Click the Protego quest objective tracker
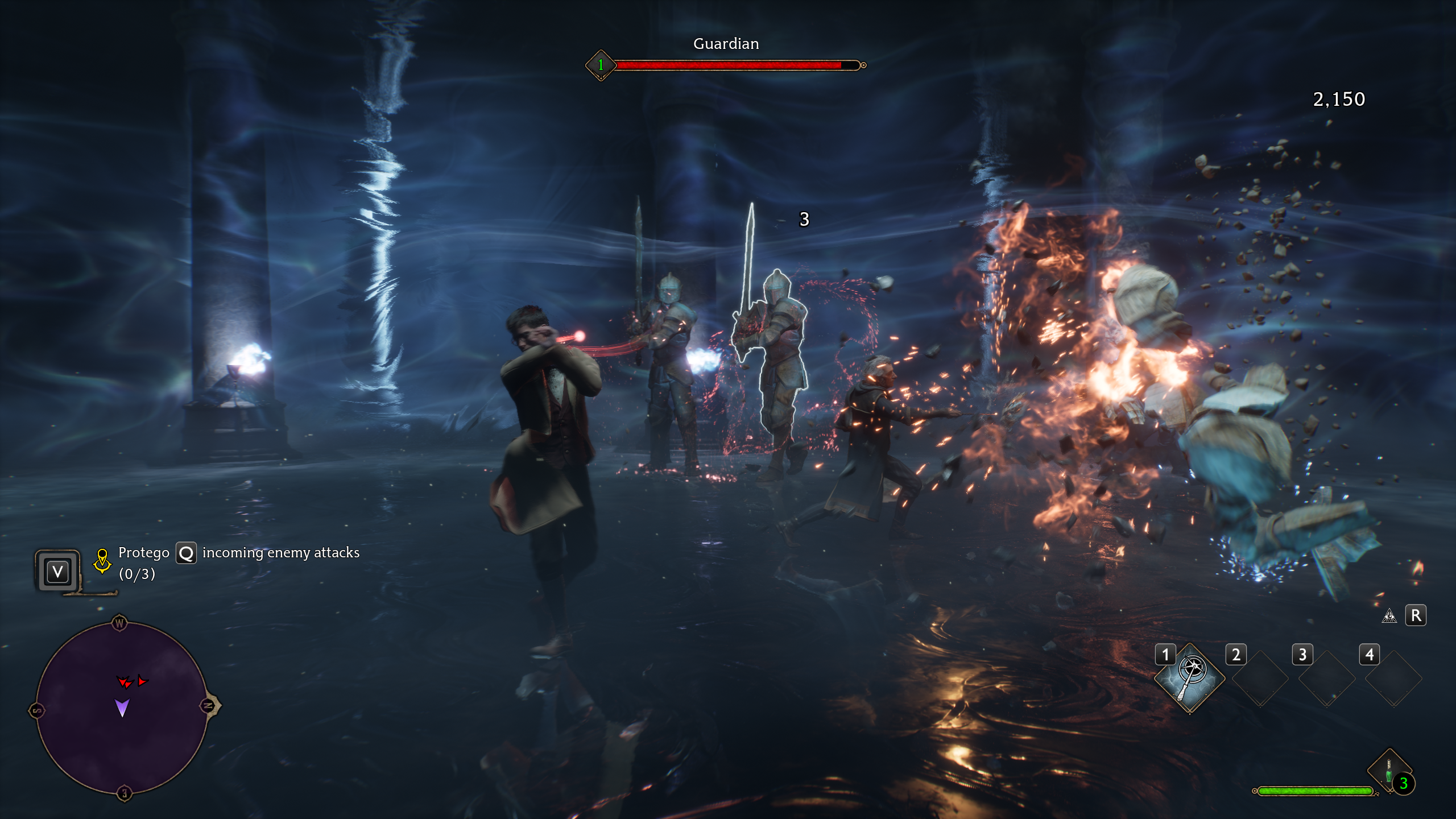The height and width of the screenshot is (819, 1456). (239, 562)
